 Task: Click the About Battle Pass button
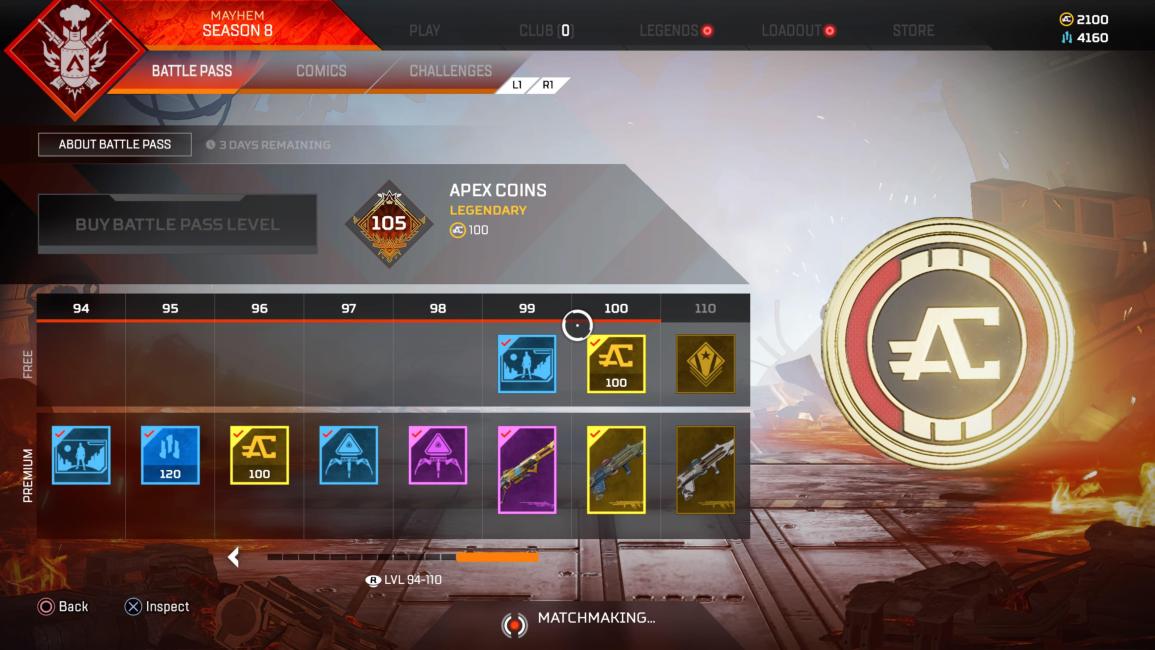(115, 144)
